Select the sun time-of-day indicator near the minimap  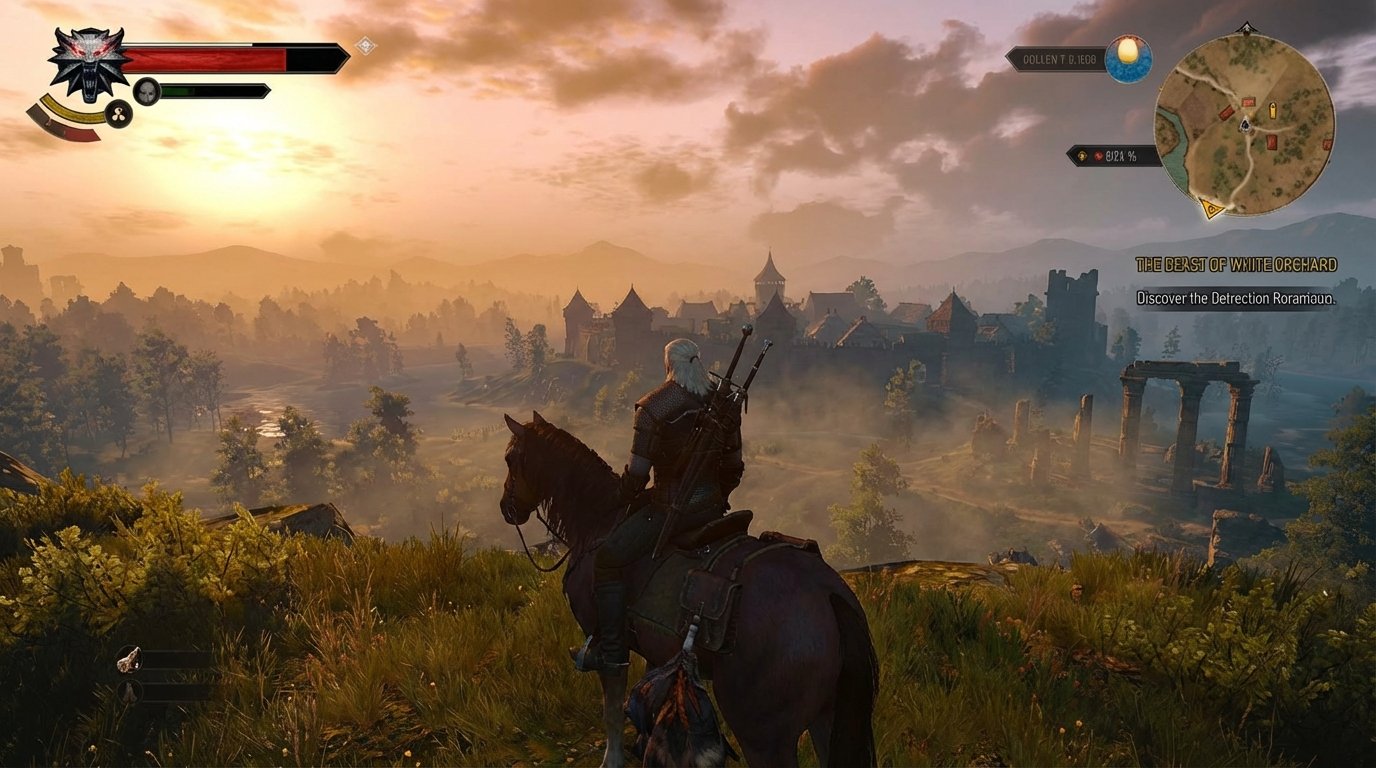[1127, 58]
